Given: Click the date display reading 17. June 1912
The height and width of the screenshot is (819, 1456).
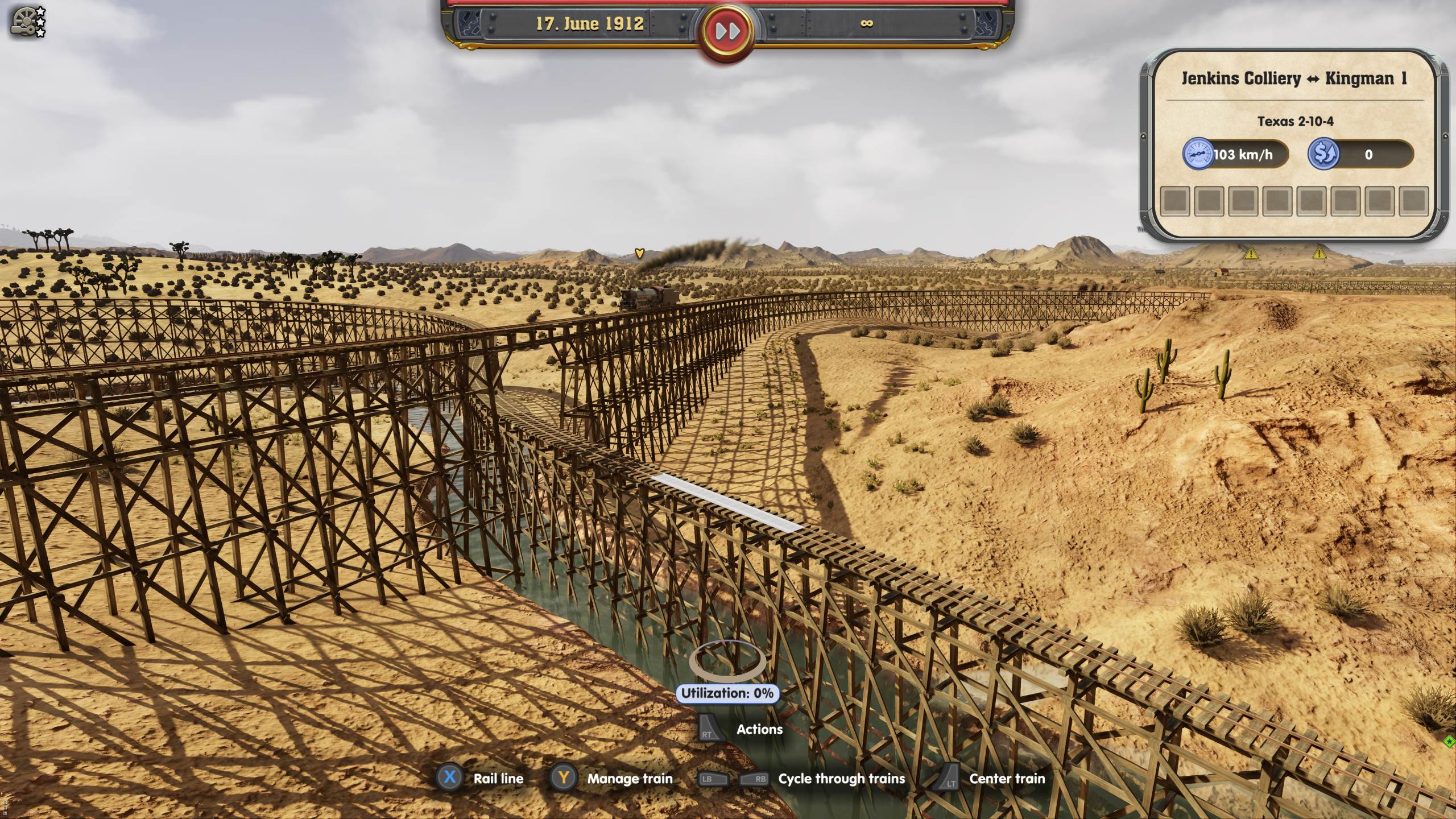Looking at the screenshot, I should (590, 24).
